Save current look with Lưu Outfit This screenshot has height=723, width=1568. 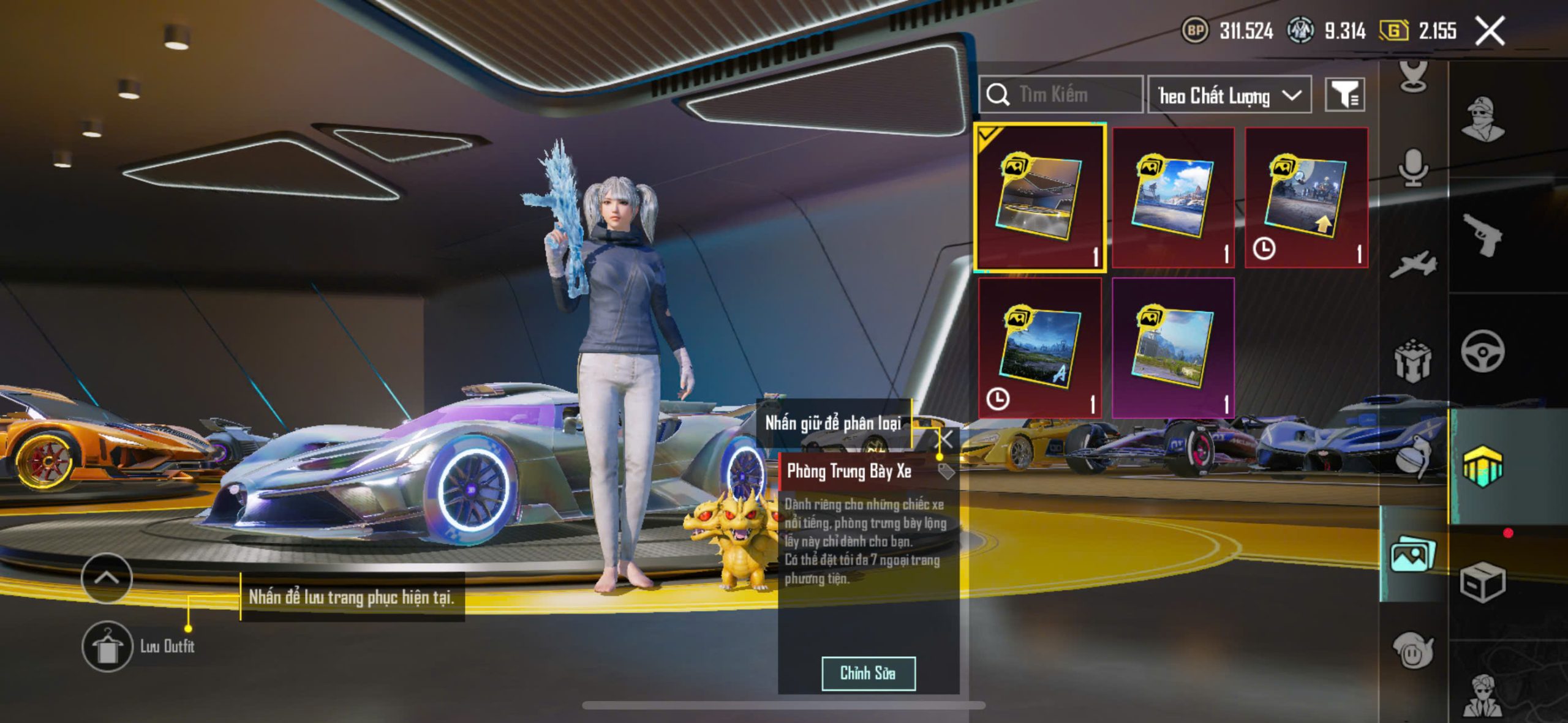(108, 646)
